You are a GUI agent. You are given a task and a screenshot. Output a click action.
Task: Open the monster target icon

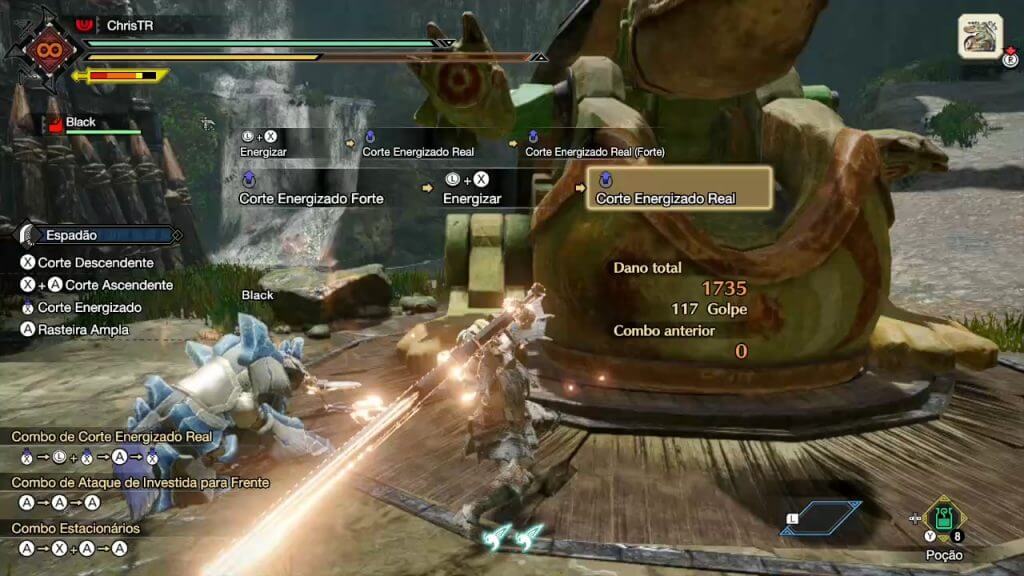coord(980,36)
